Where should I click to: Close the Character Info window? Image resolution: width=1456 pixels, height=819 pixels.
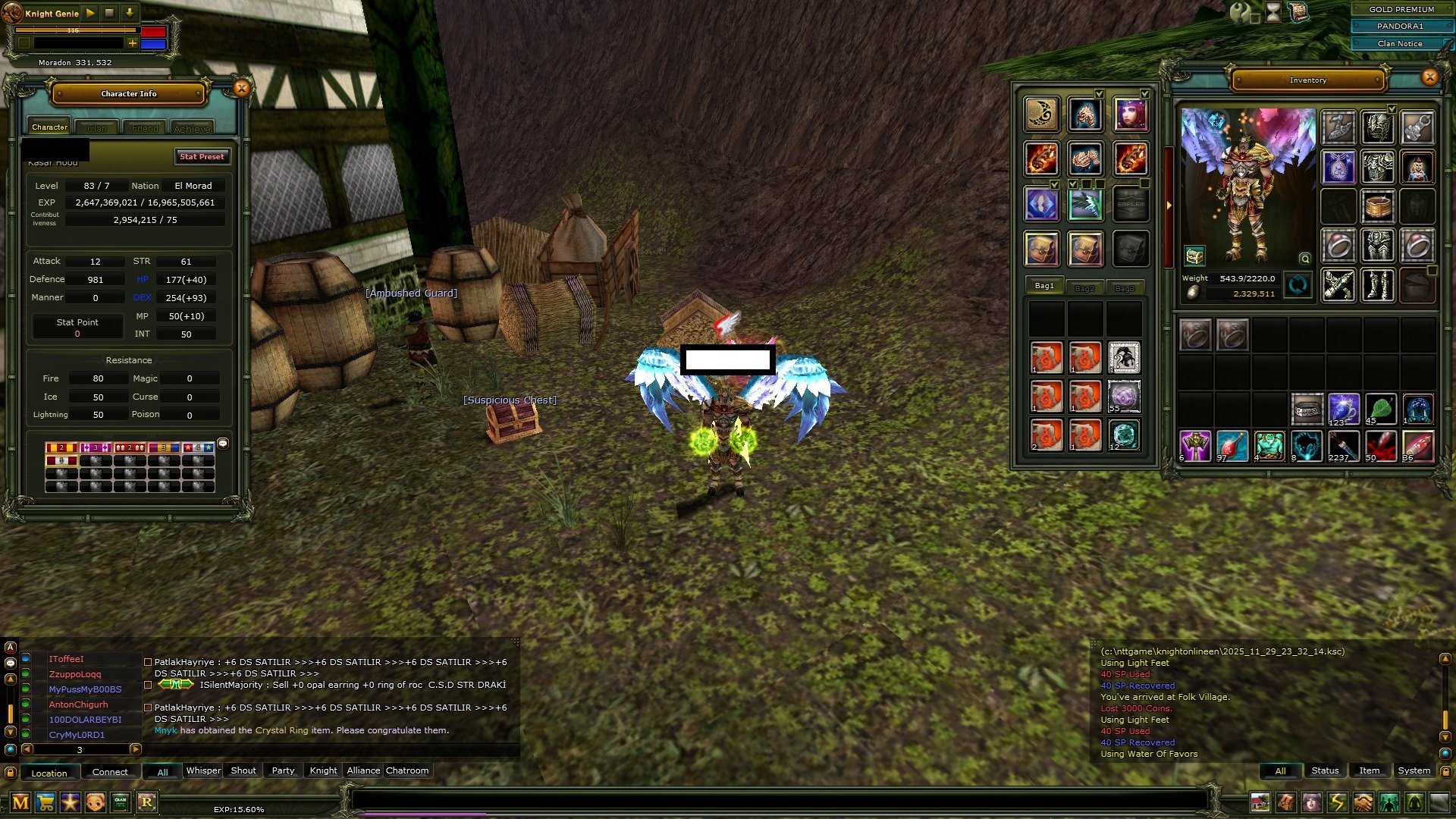(241, 89)
